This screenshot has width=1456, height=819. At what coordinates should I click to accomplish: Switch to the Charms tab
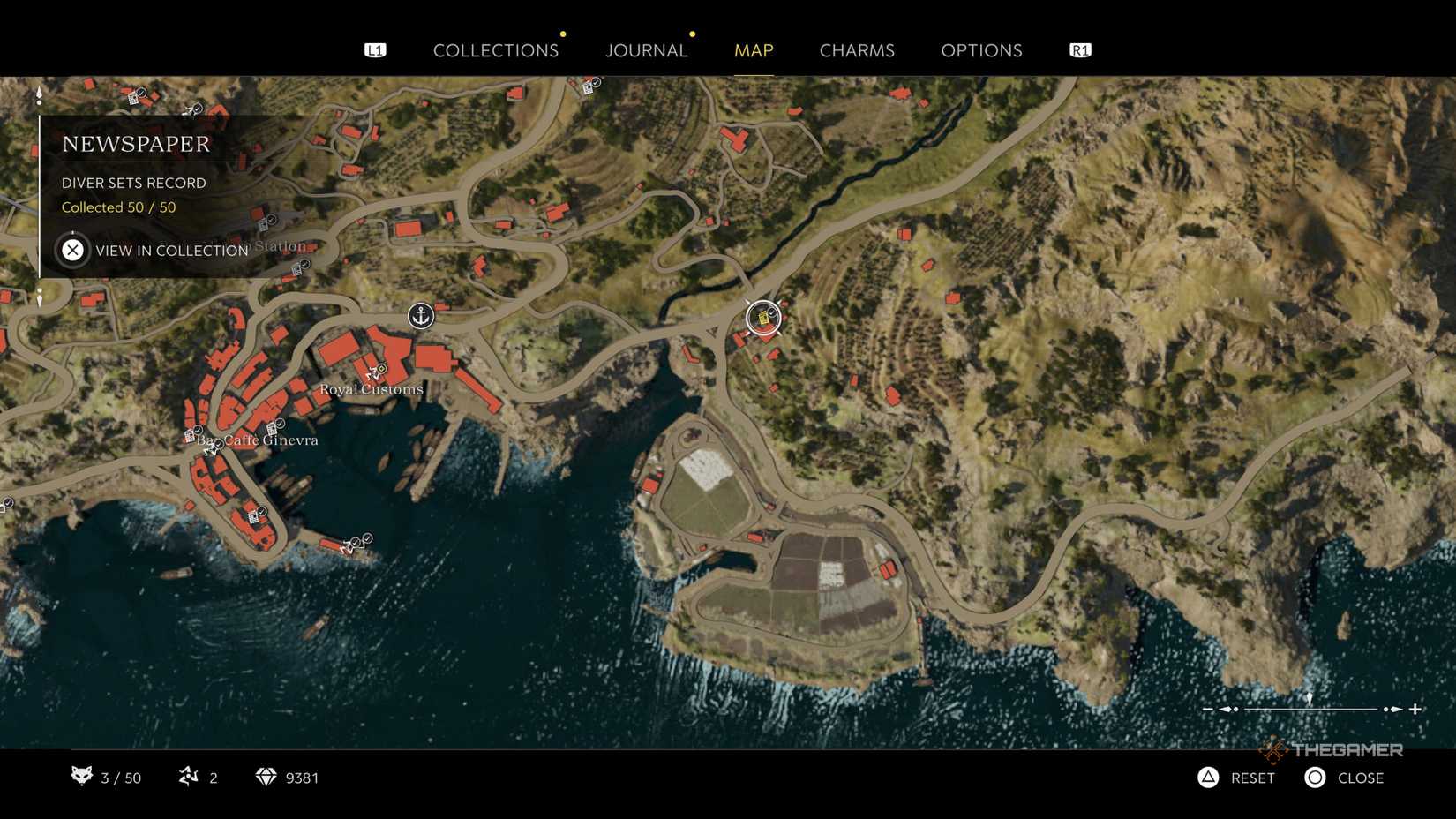[x=857, y=50]
